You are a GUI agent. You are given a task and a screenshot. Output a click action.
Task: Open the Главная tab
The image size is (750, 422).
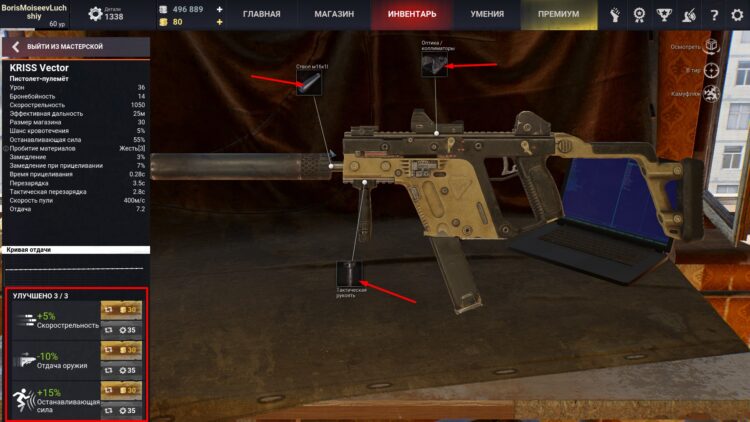click(262, 15)
